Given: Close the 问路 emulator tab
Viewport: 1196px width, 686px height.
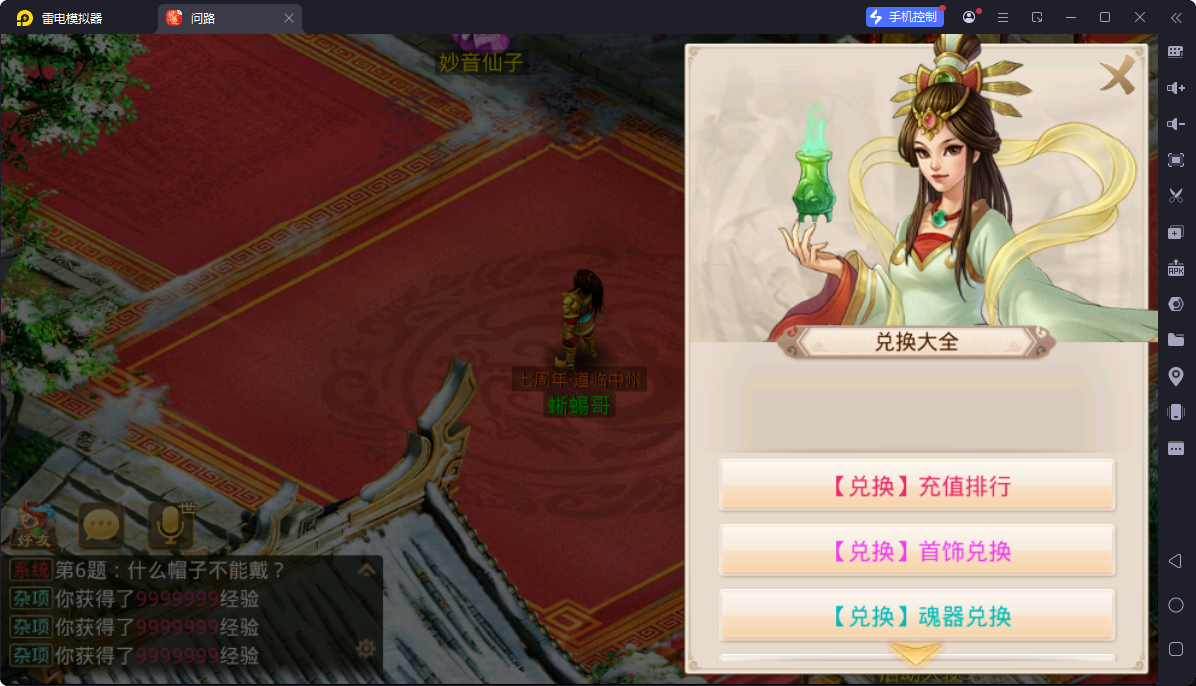Looking at the screenshot, I should [x=289, y=18].
